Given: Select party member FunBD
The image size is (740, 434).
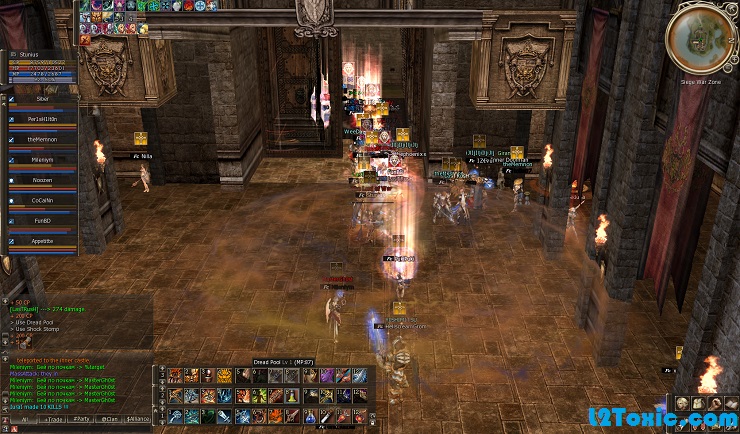Looking at the screenshot, I should tap(42, 221).
